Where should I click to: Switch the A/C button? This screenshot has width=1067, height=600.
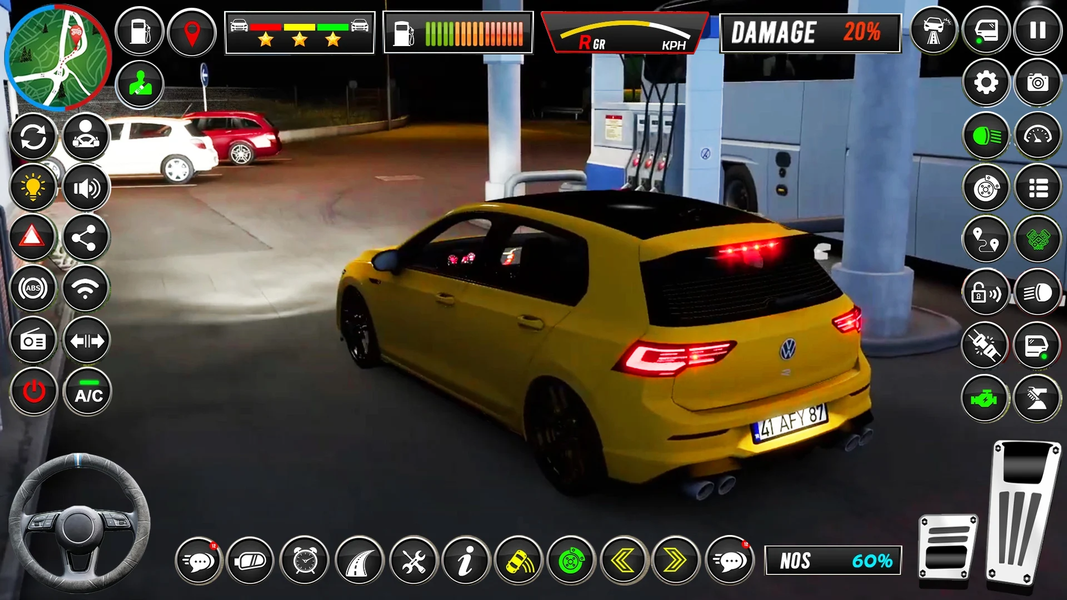(88, 392)
